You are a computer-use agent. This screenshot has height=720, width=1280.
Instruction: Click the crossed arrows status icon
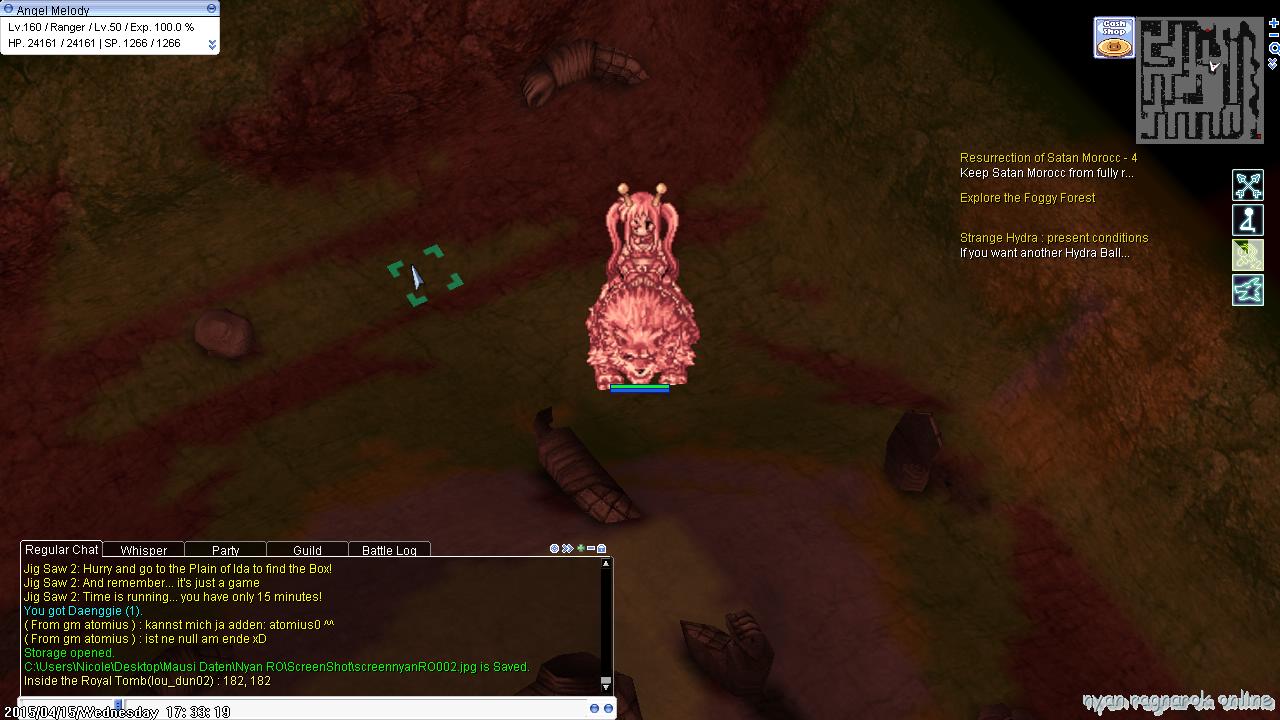pos(1248,185)
